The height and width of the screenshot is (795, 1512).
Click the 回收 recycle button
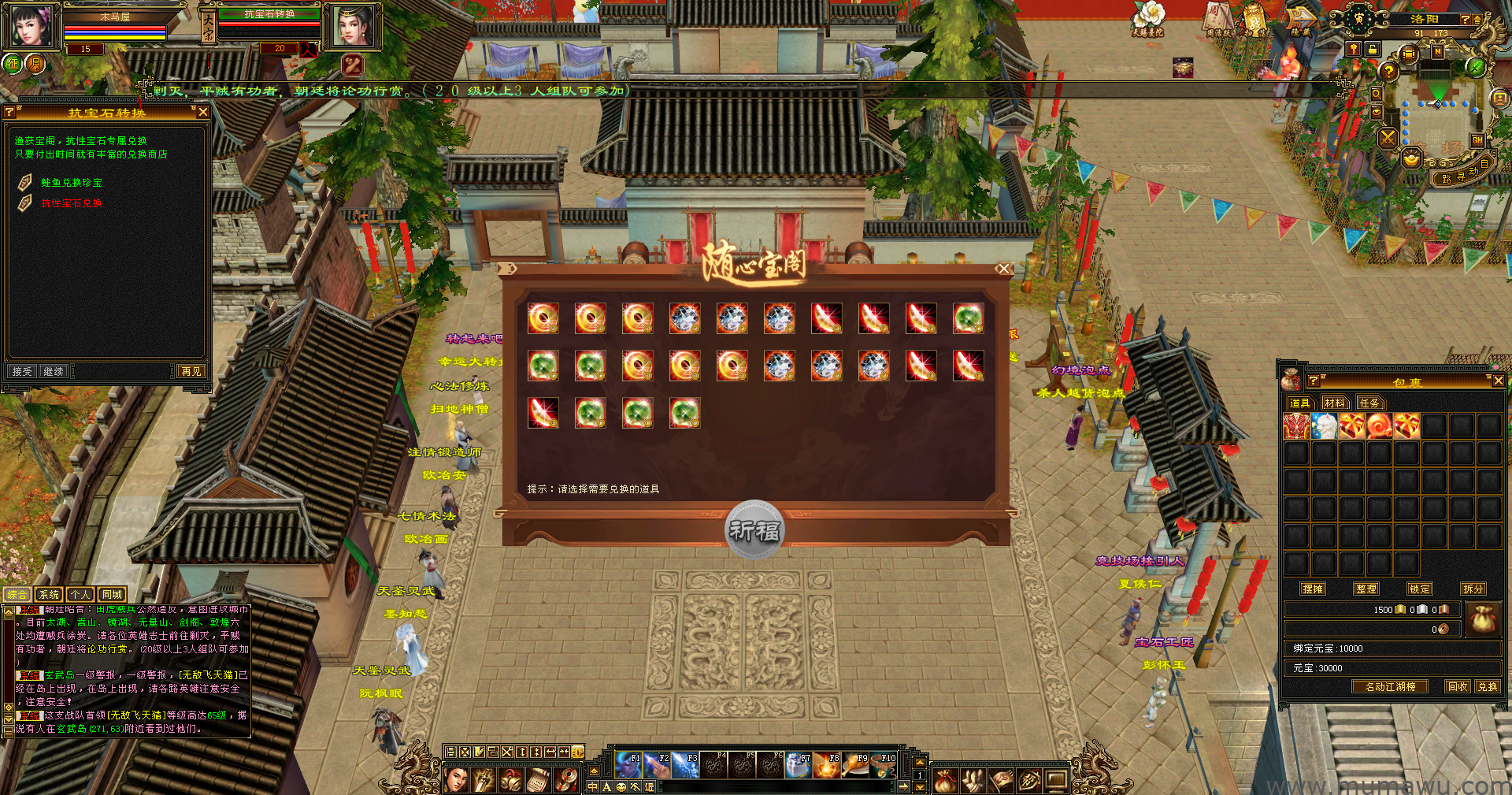click(x=1458, y=686)
